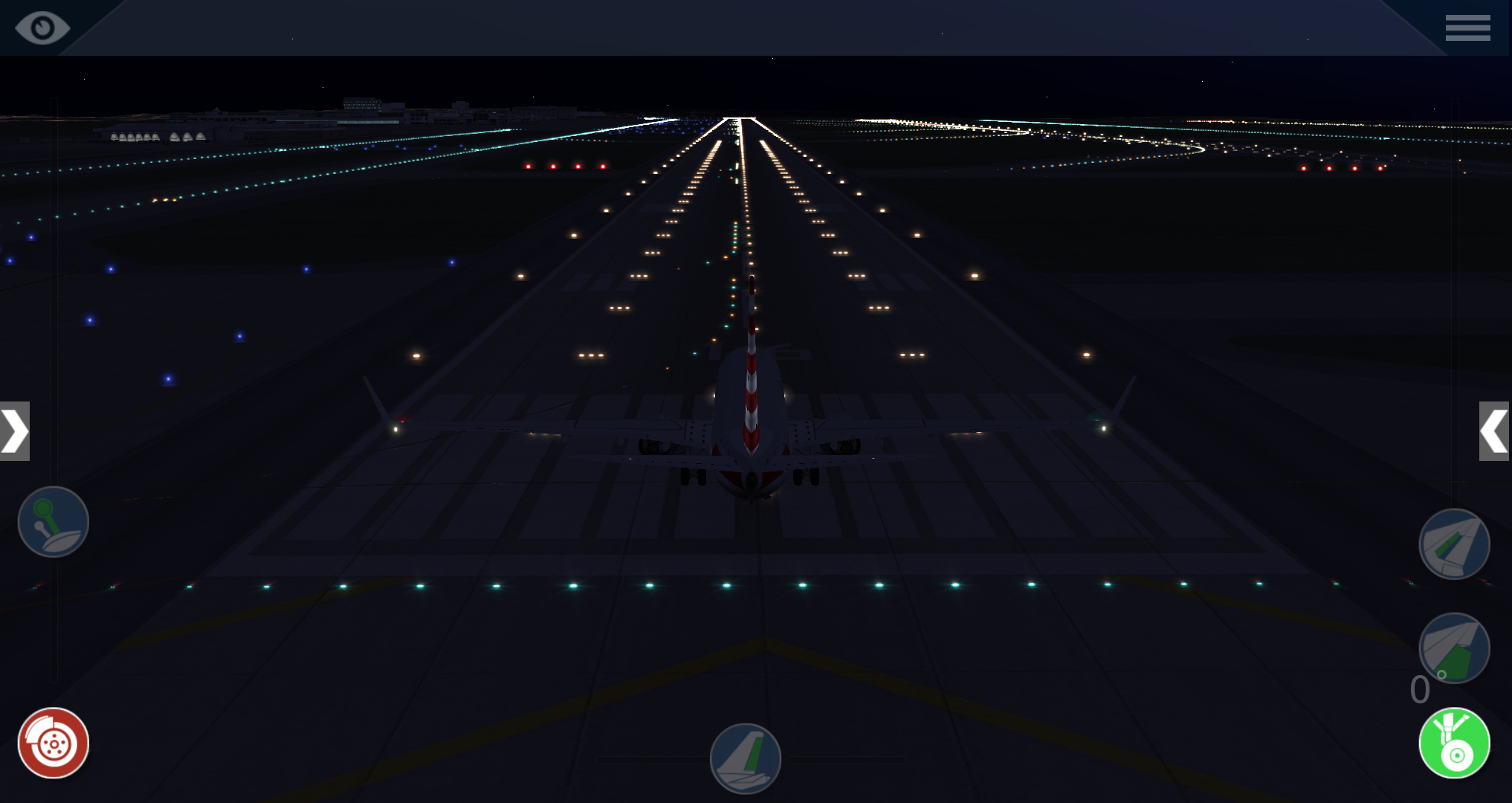Apply the brakes using the red brake icon
Image resolution: width=1512 pixels, height=803 pixels.
[53, 741]
